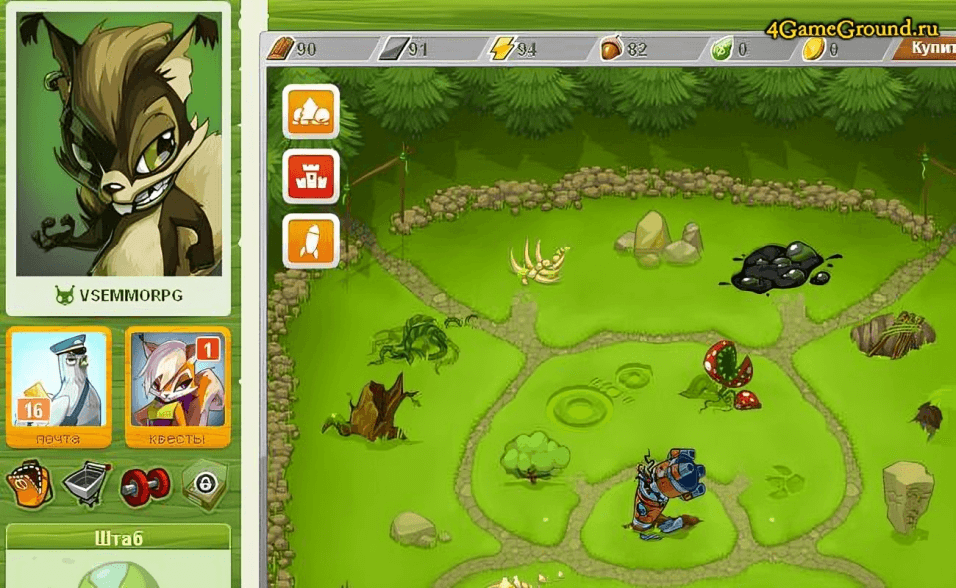Click the red castle button
Viewport: 956px width, 588px height.
pos(311,176)
